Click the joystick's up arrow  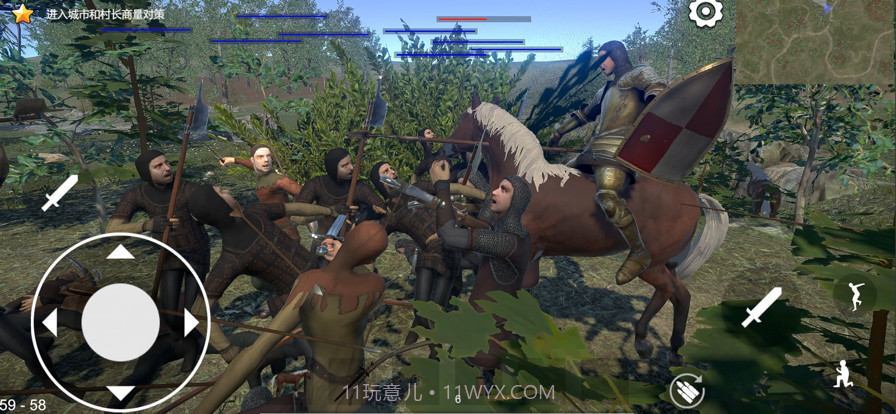(120, 252)
